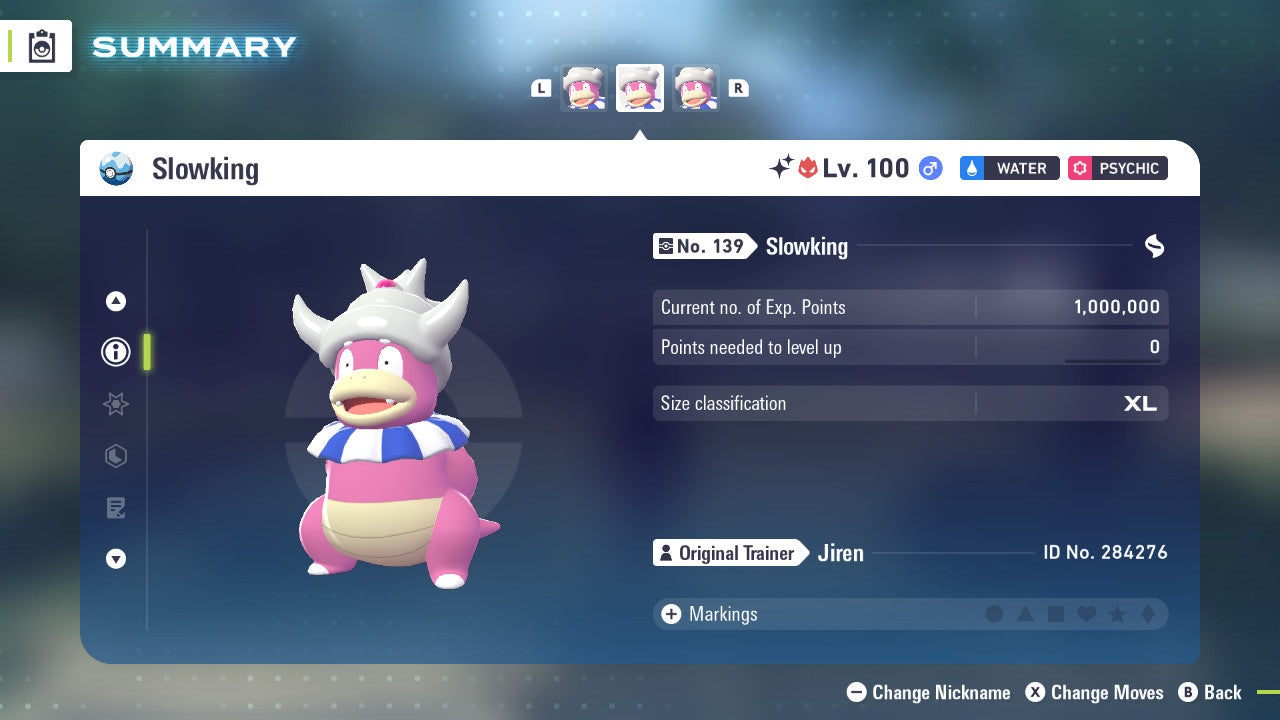Select the middle Slowking party thumbnail

point(639,87)
